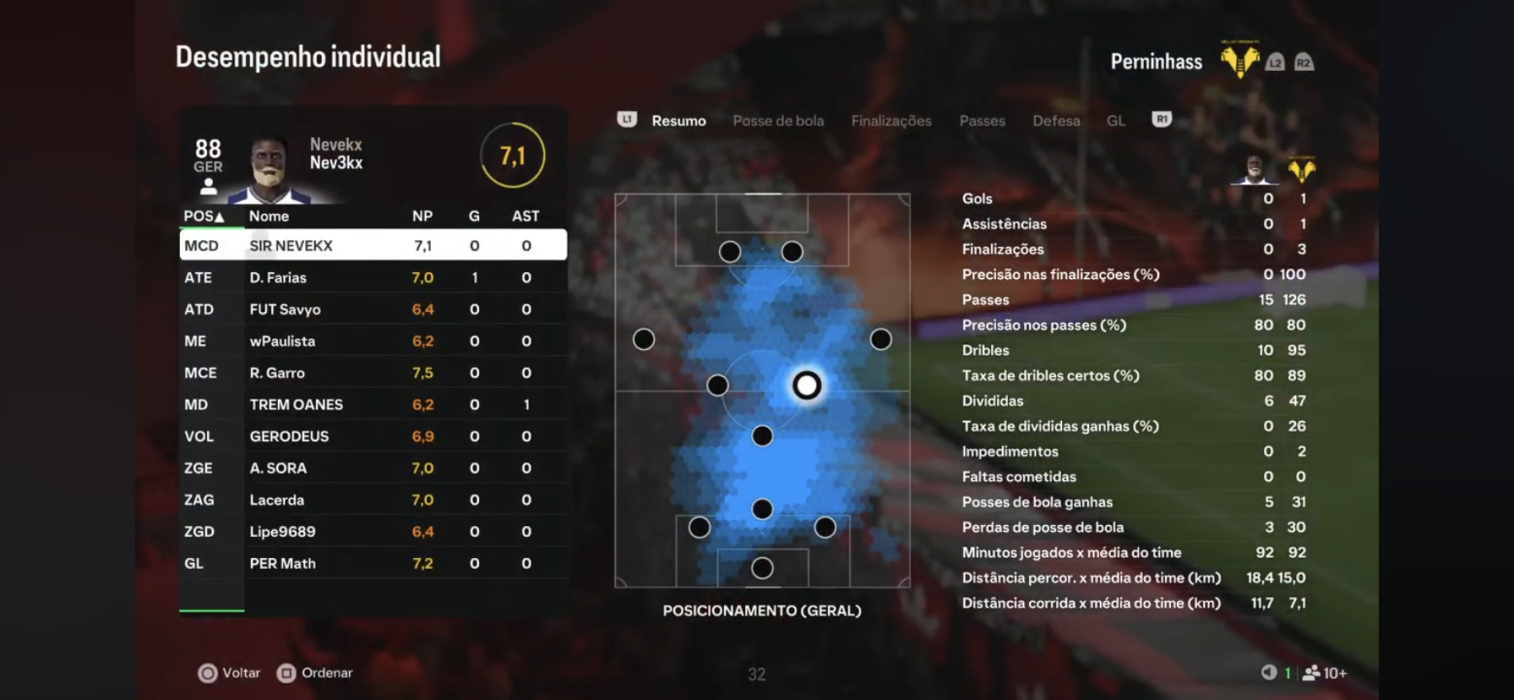Select SIR NEVEKX player row
This screenshot has width=1514, height=700.
(372, 246)
